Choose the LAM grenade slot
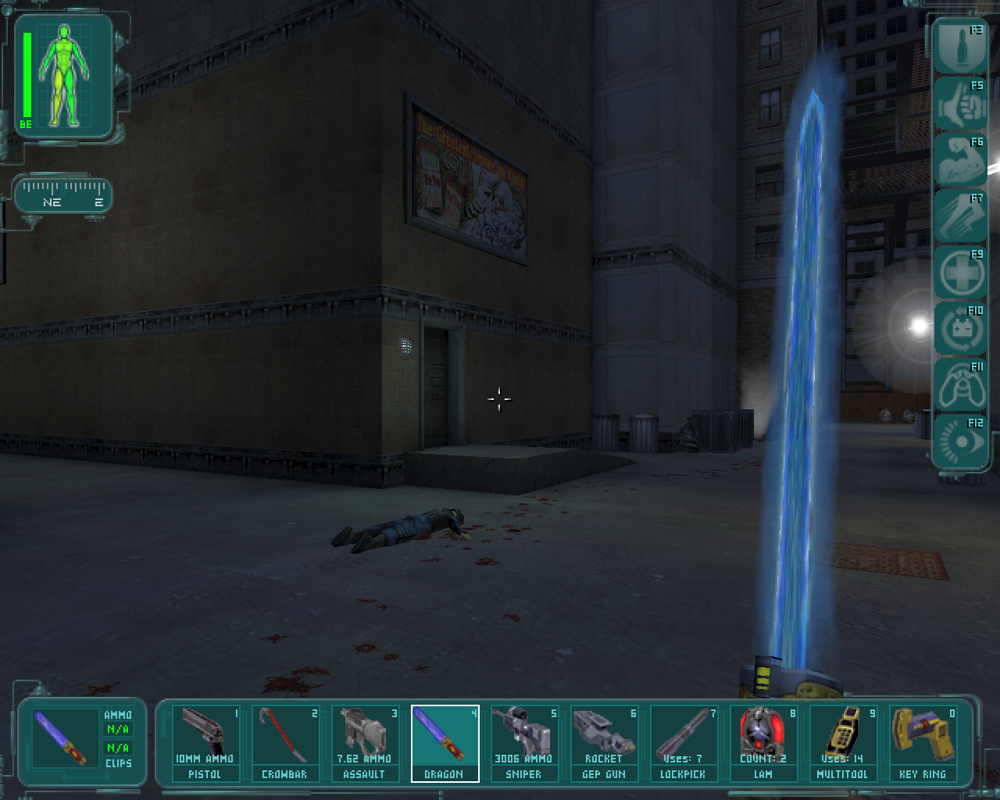1000x800 pixels. [x=764, y=743]
